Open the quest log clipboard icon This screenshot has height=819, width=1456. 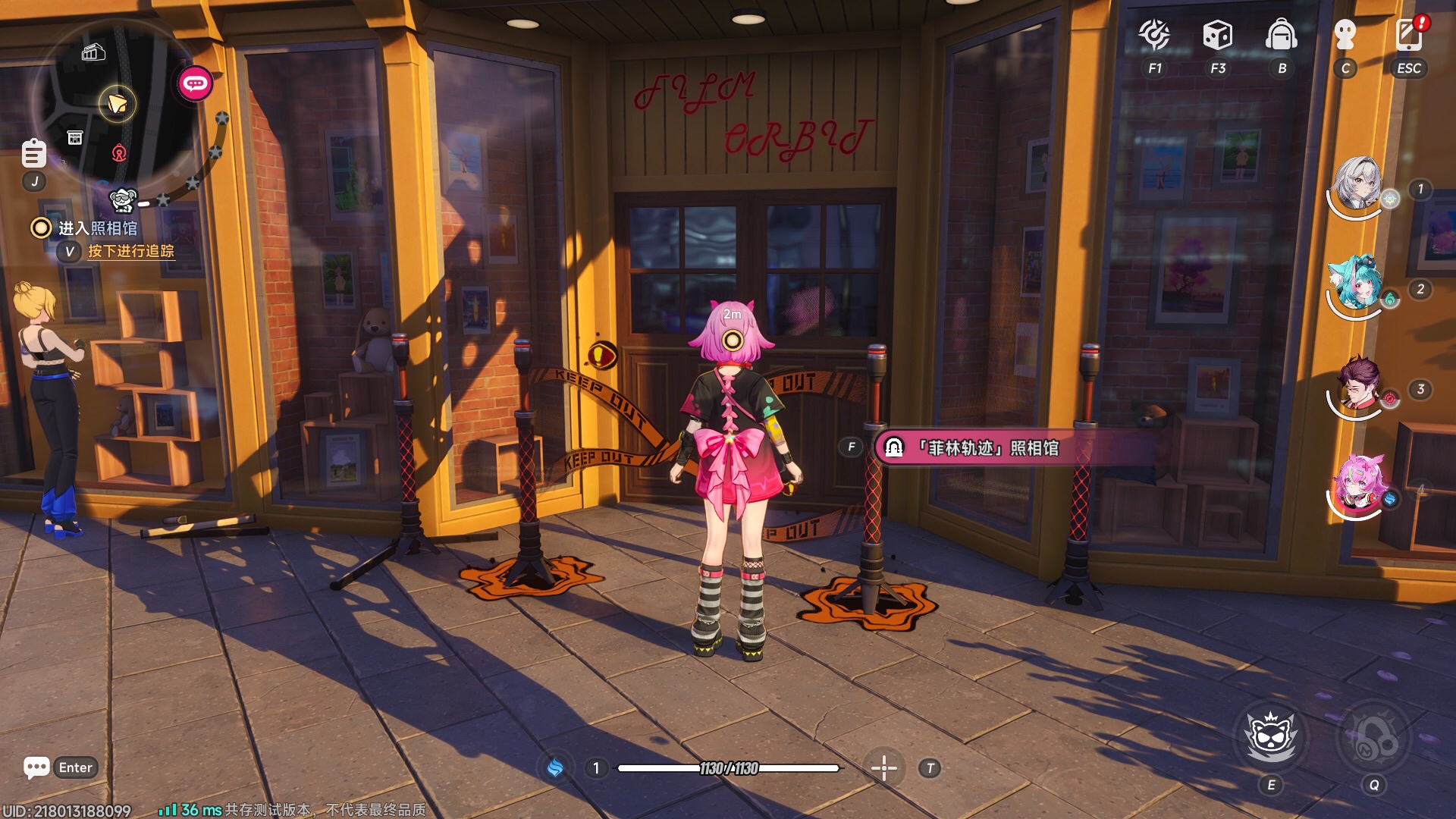pos(33,154)
